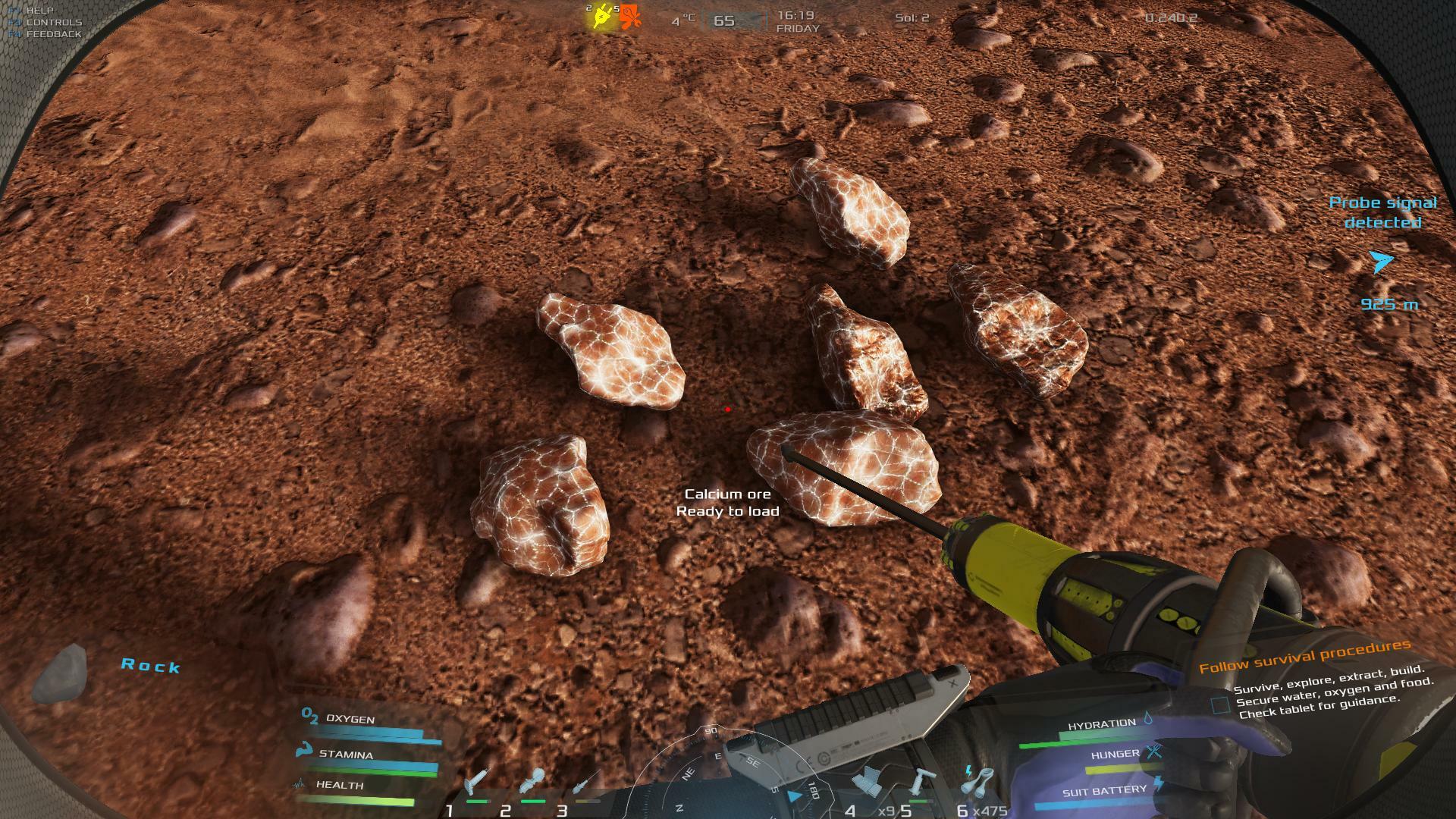Open the Feedback entry

tap(53, 34)
